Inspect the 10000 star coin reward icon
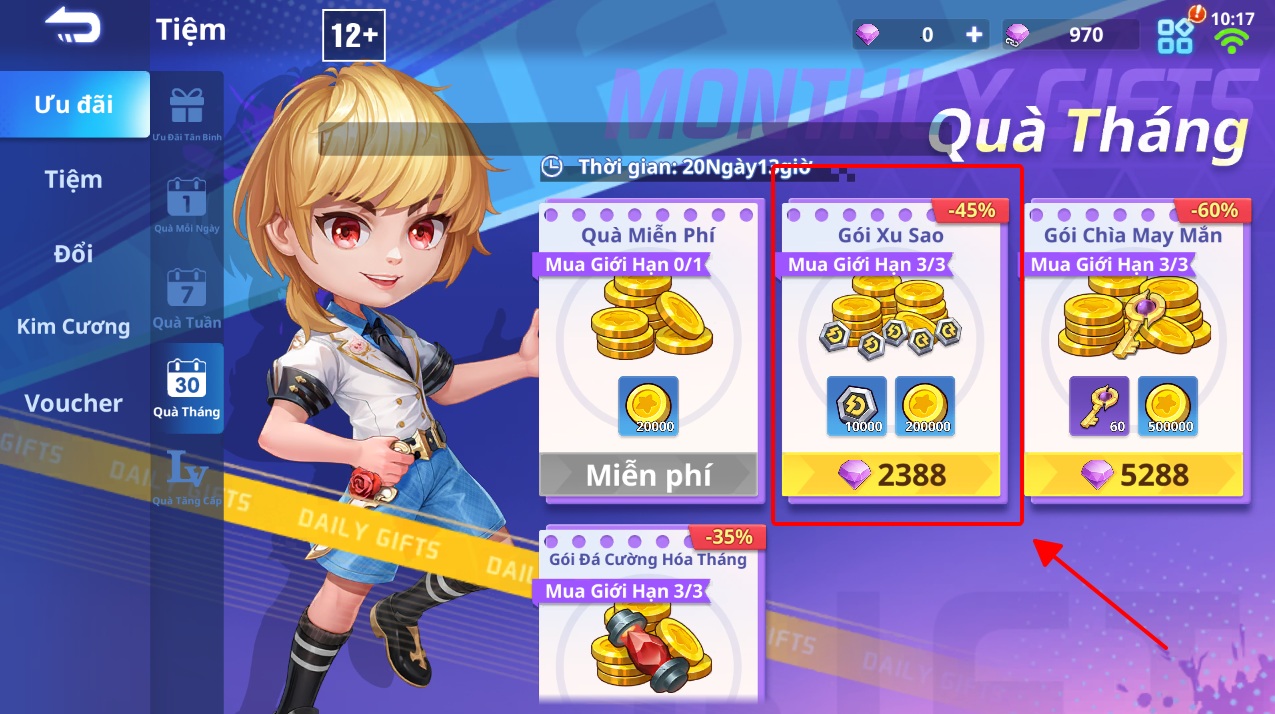 coord(857,406)
